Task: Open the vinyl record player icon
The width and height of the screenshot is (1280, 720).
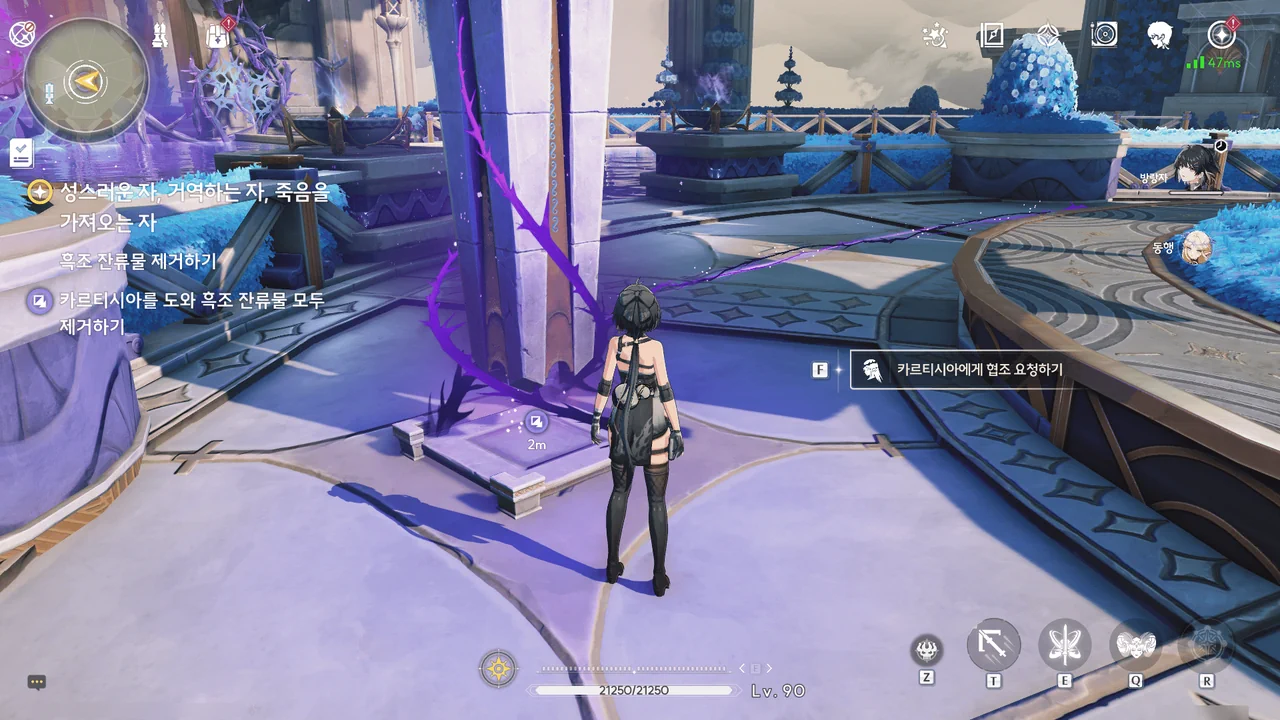Action: pyautogui.click(x=1104, y=36)
